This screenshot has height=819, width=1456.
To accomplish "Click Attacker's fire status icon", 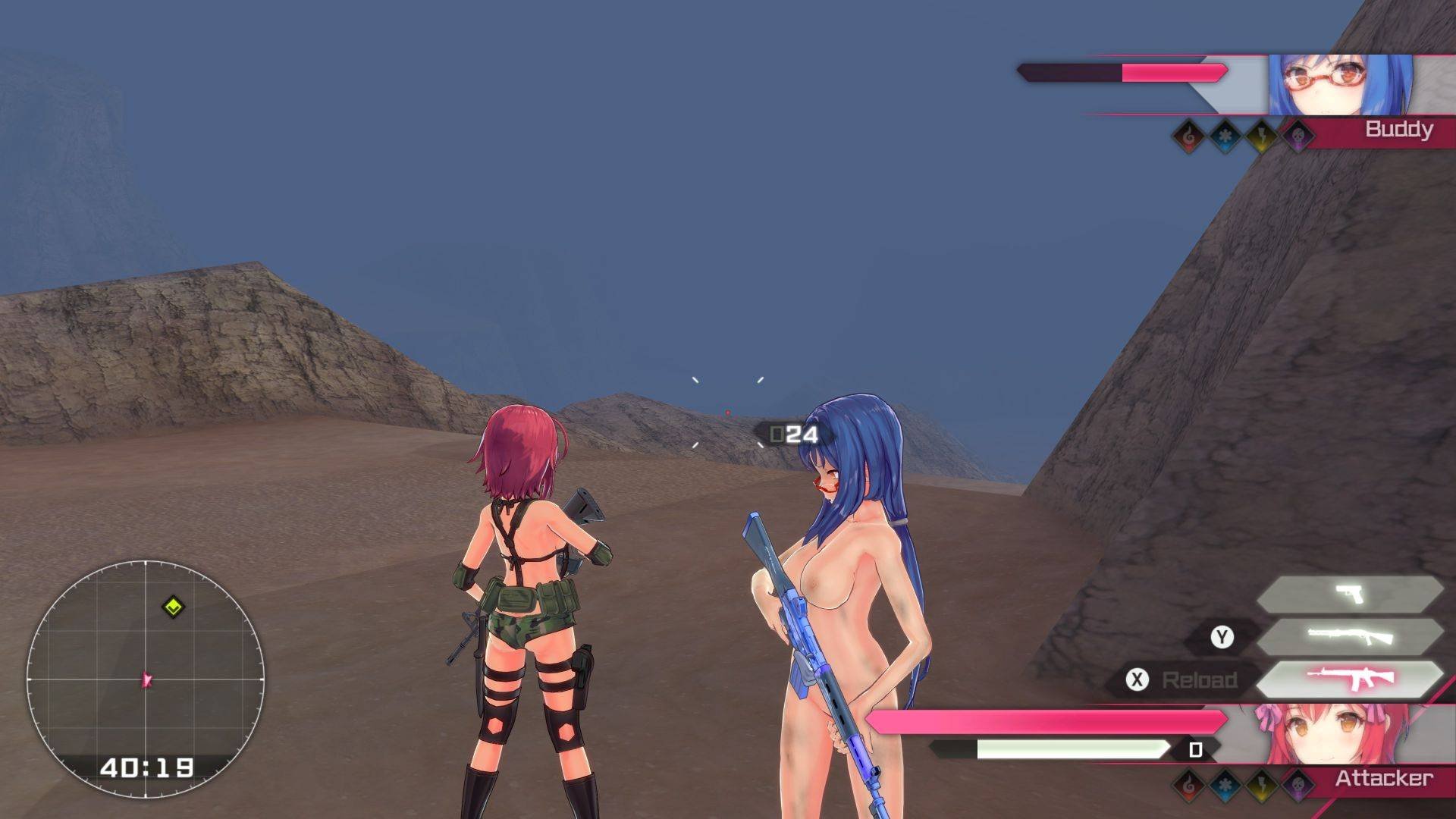I will [1188, 784].
